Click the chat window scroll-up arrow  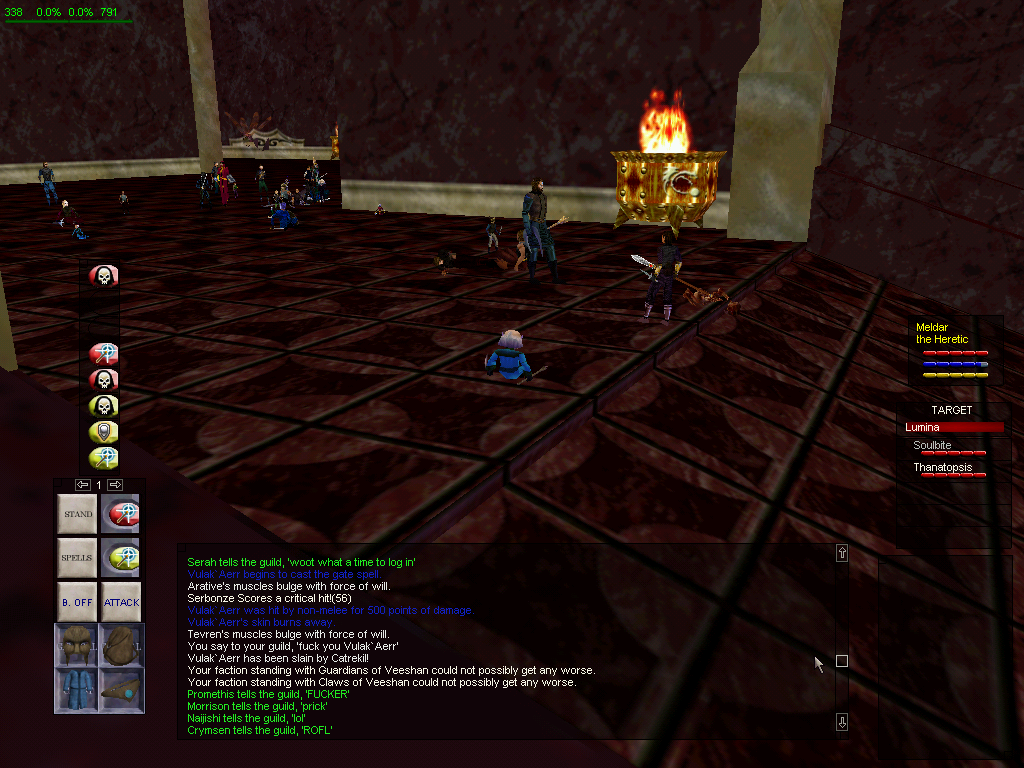pos(842,553)
